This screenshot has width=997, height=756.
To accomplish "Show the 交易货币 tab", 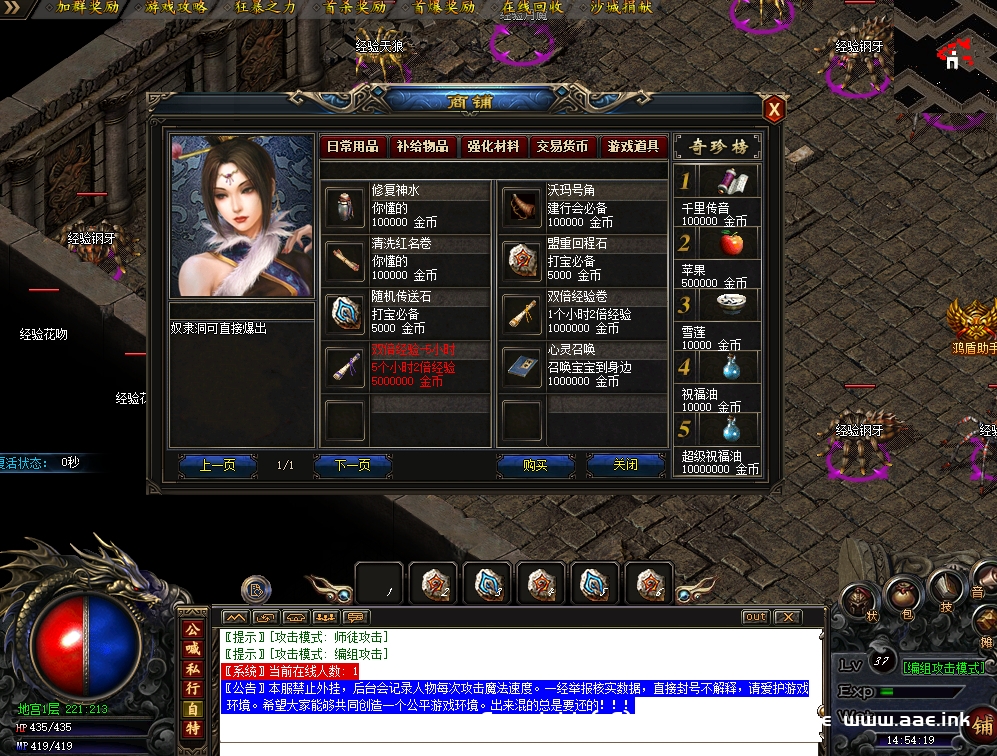I will (562, 146).
